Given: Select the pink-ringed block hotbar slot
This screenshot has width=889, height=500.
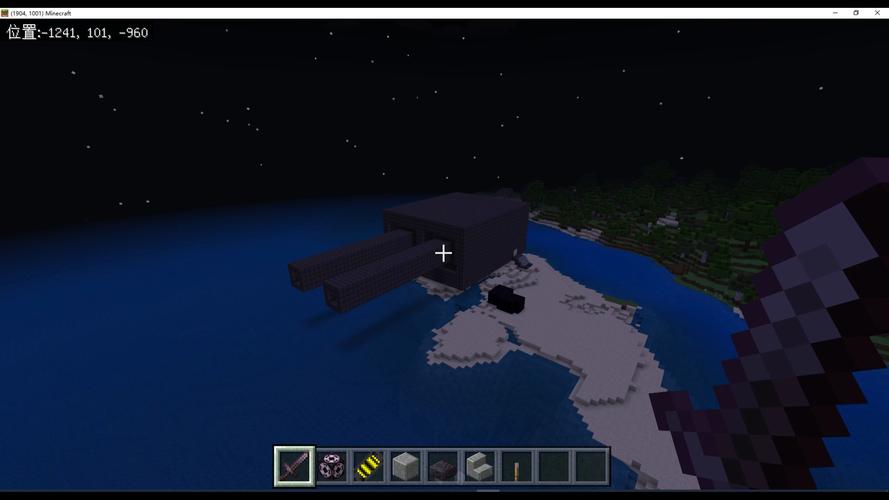Looking at the screenshot, I should click(331, 466).
